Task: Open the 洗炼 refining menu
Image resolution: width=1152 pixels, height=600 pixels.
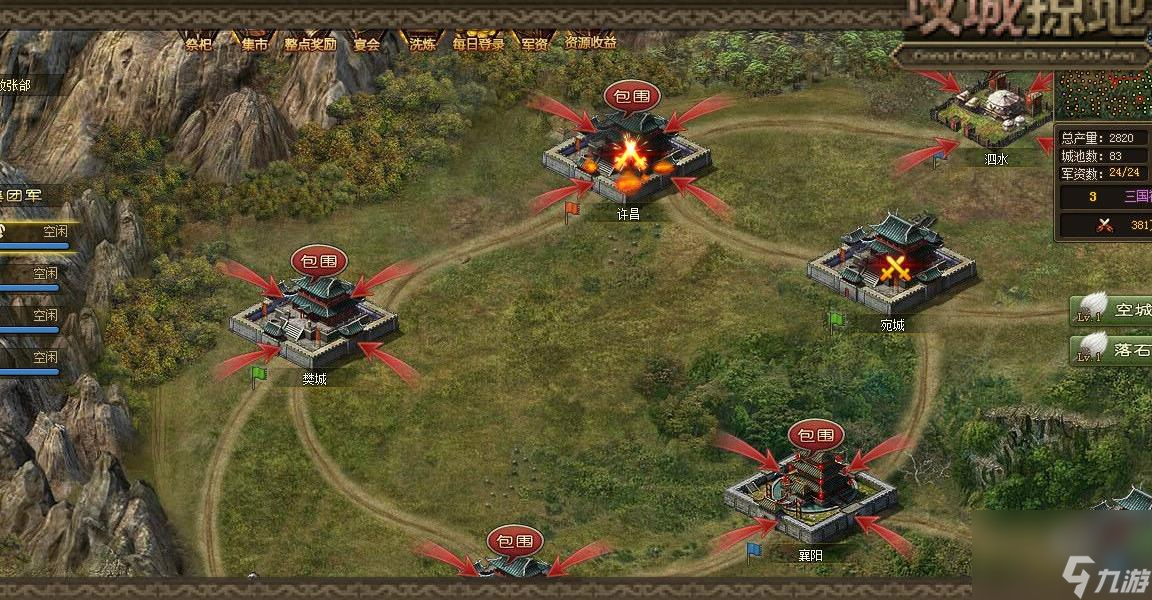Action: [422, 42]
